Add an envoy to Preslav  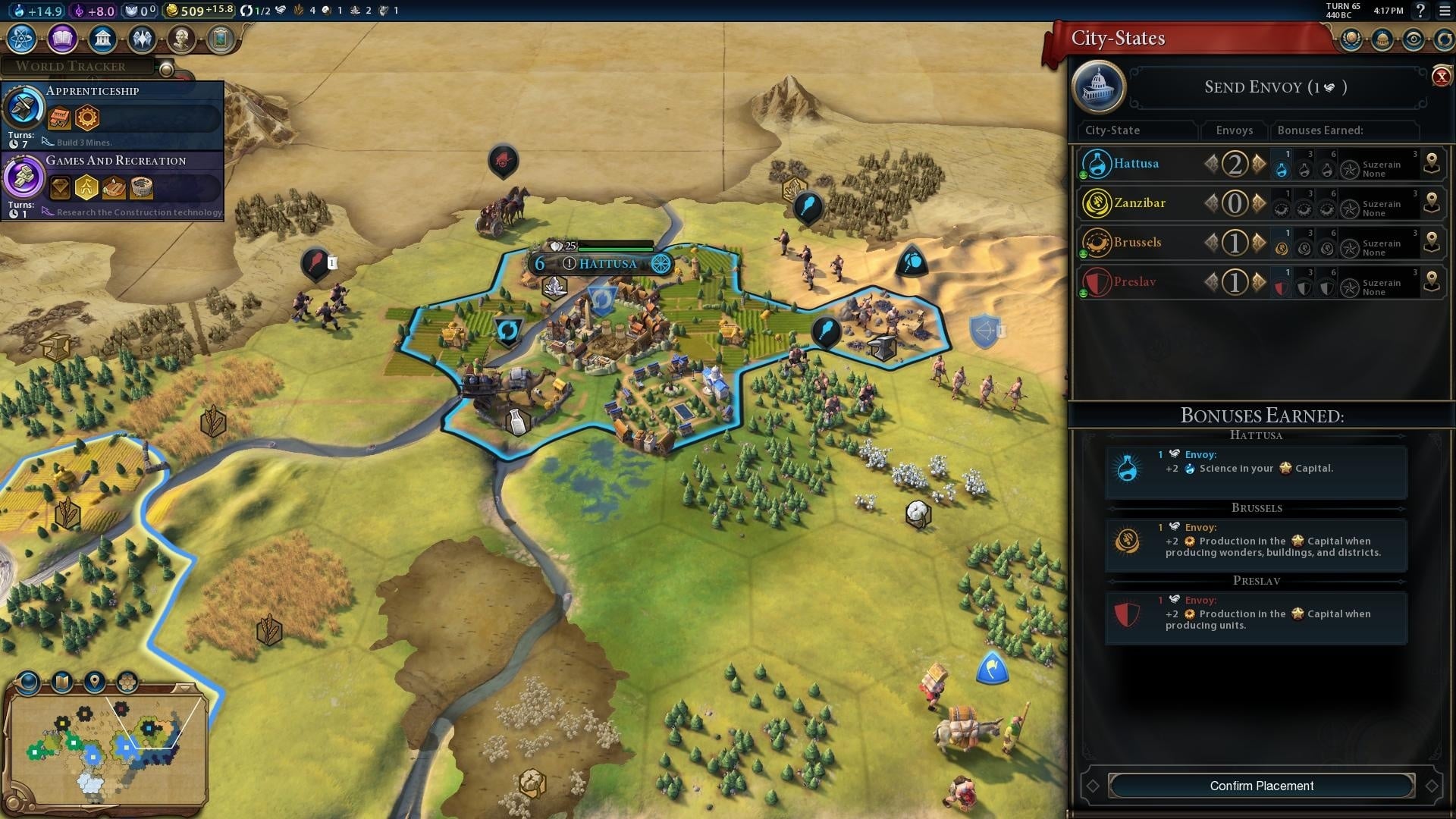pos(1260,282)
